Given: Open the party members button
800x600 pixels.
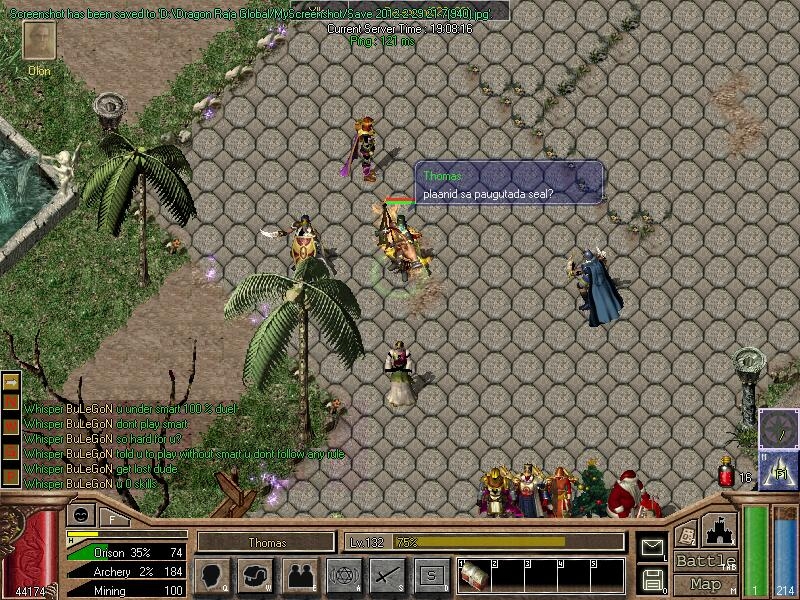Looking at the screenshot, I should coord(300,576).
